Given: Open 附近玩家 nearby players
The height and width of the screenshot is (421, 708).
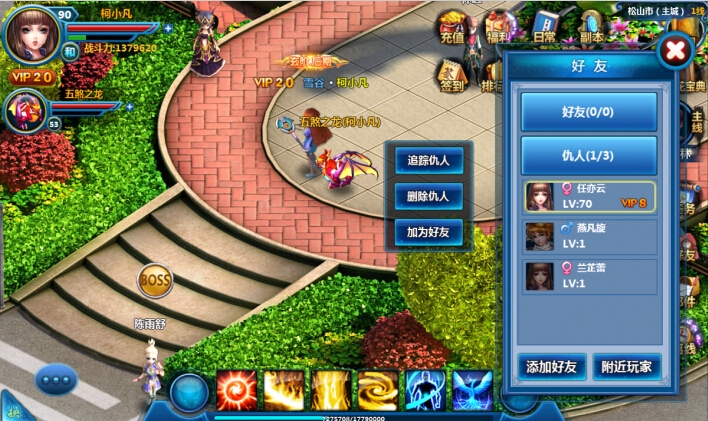Looking at the screenshot, I should point(627,367).
